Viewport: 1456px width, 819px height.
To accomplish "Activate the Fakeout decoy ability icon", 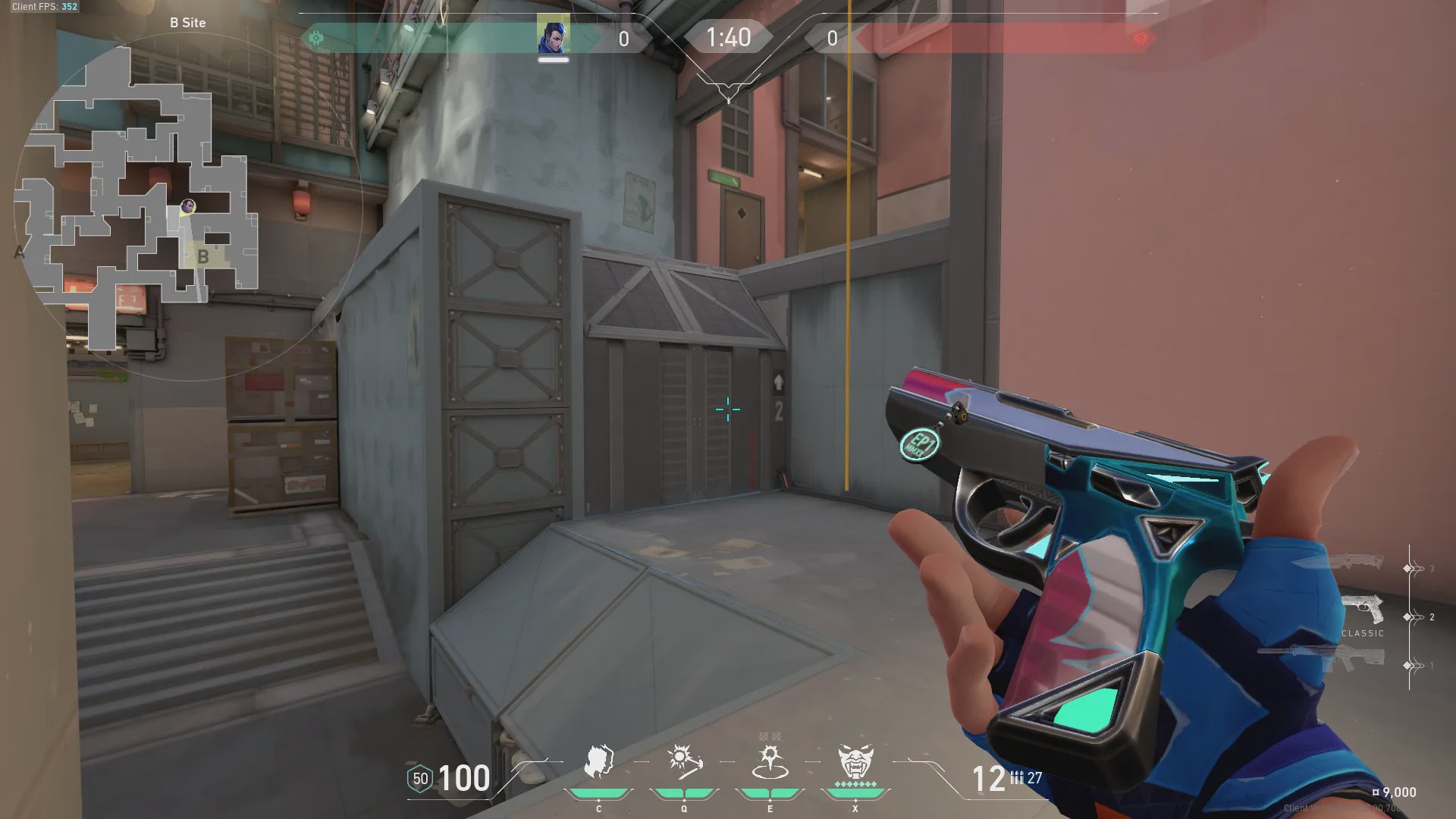I will point(598,762).
